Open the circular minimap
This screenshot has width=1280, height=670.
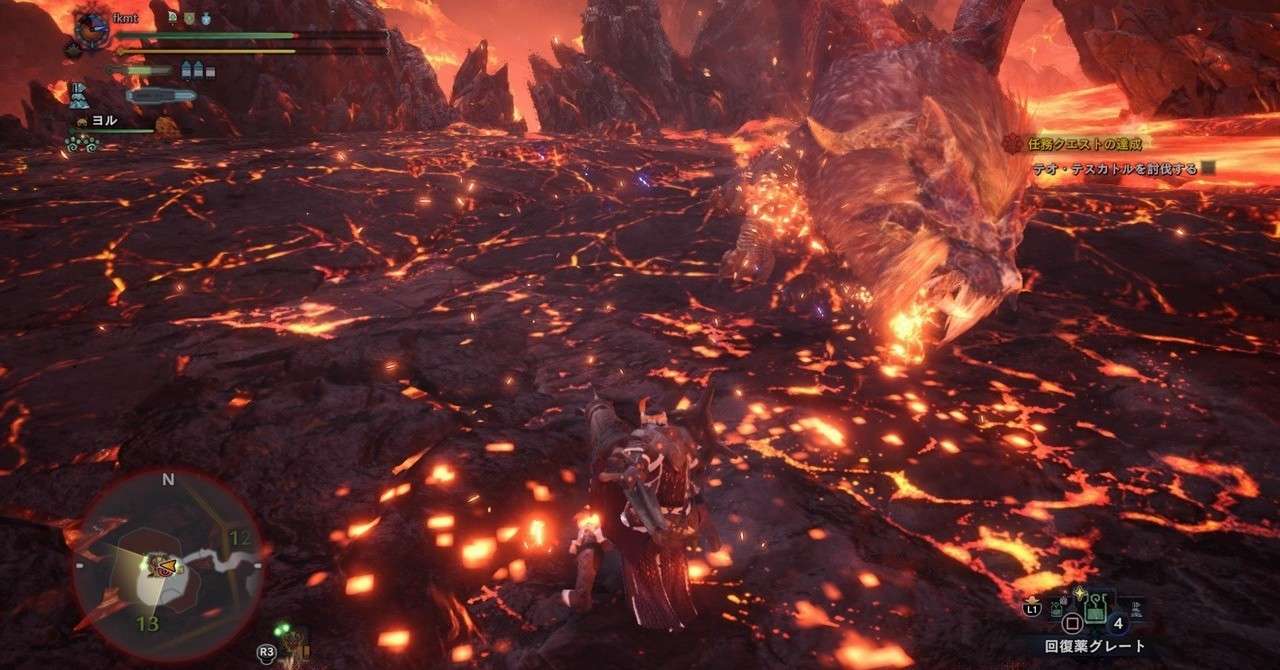pos(167,563)
